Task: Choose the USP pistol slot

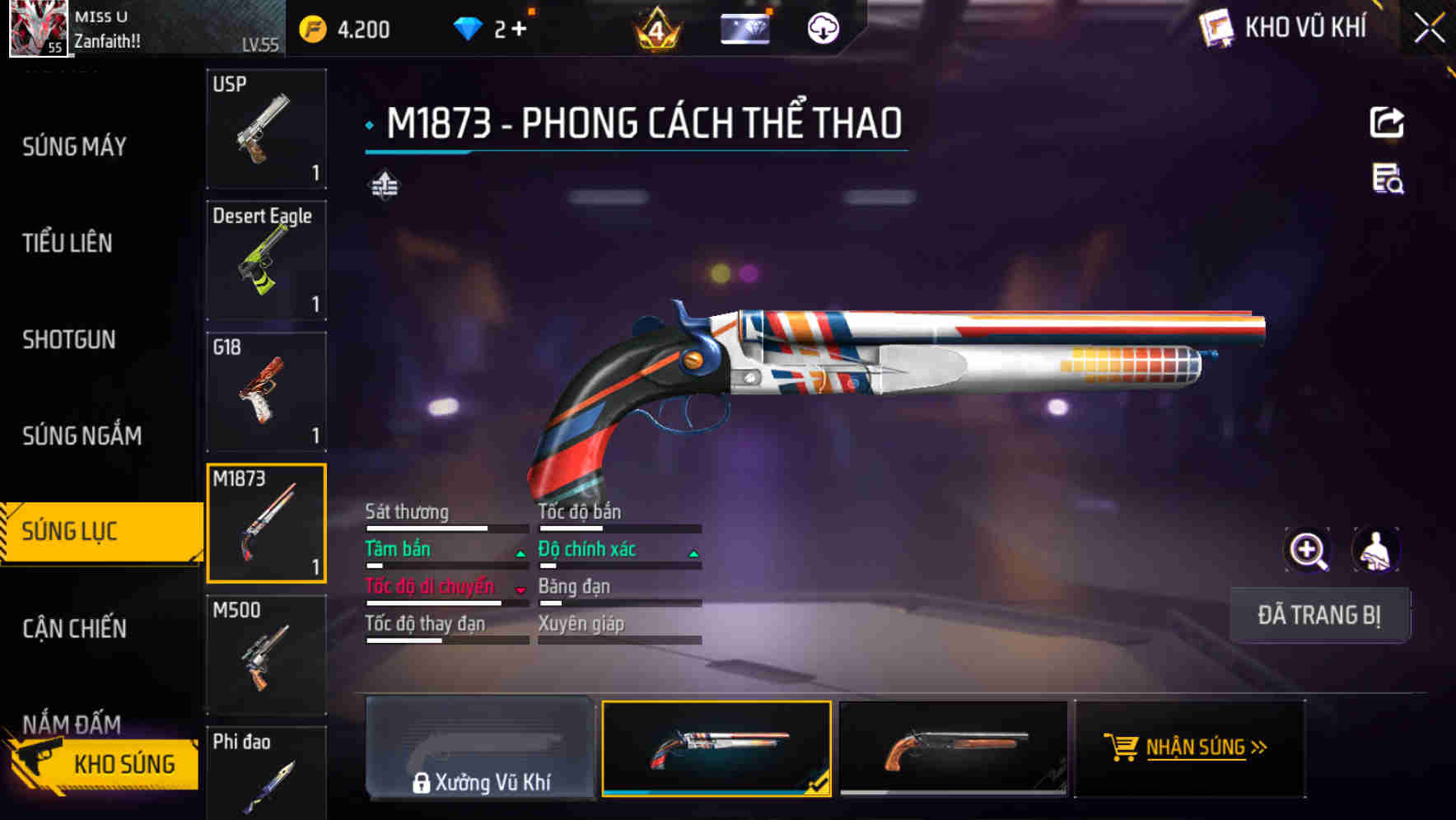Action: point(266,129)
